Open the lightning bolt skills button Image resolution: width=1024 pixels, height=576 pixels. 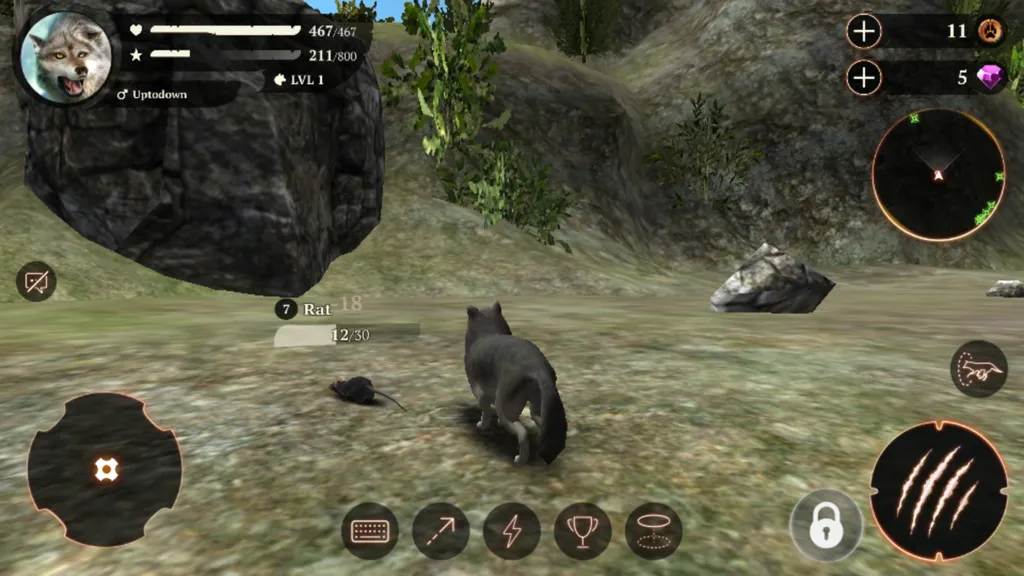pos(512,530)
